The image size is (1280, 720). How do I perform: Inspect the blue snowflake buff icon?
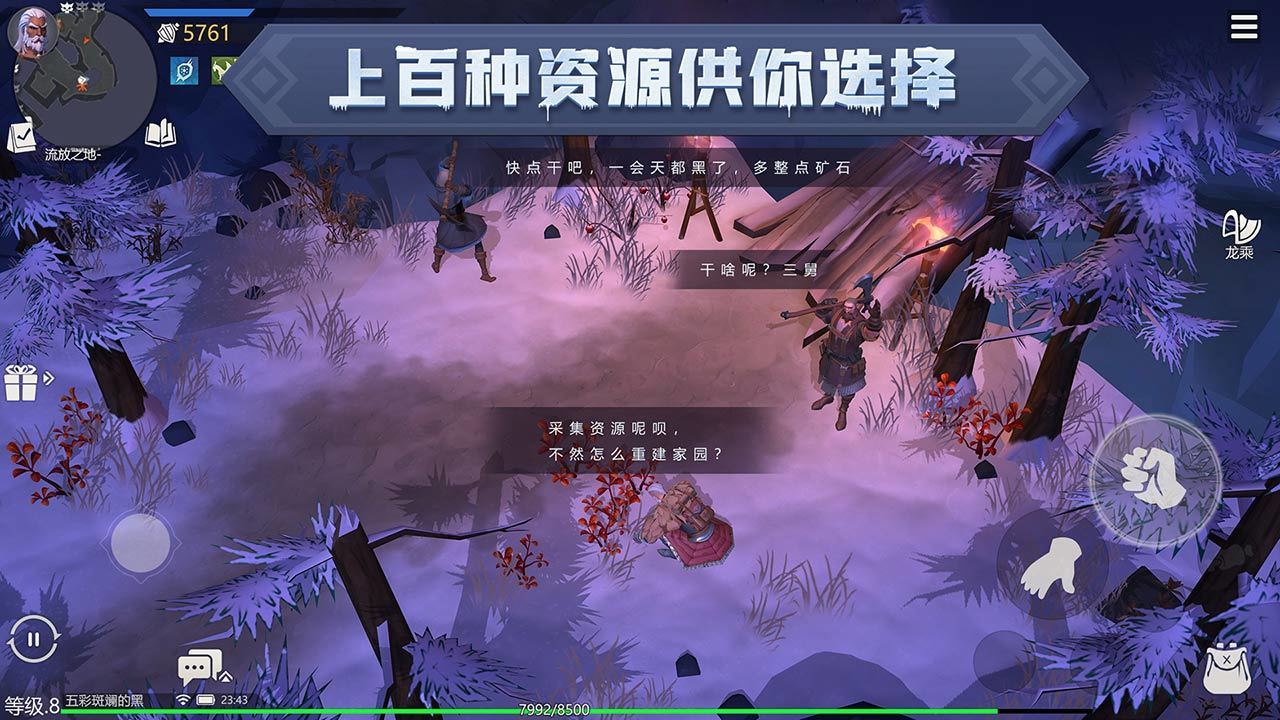pos(183,70)
